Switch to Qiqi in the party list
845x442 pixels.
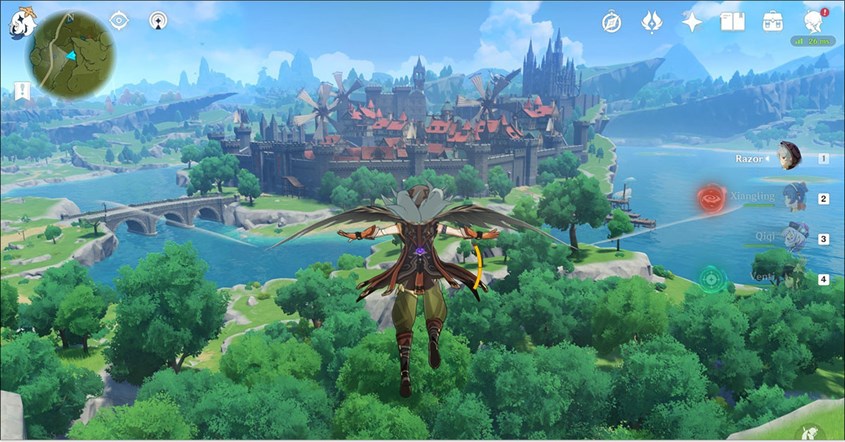tap(794, 238)
